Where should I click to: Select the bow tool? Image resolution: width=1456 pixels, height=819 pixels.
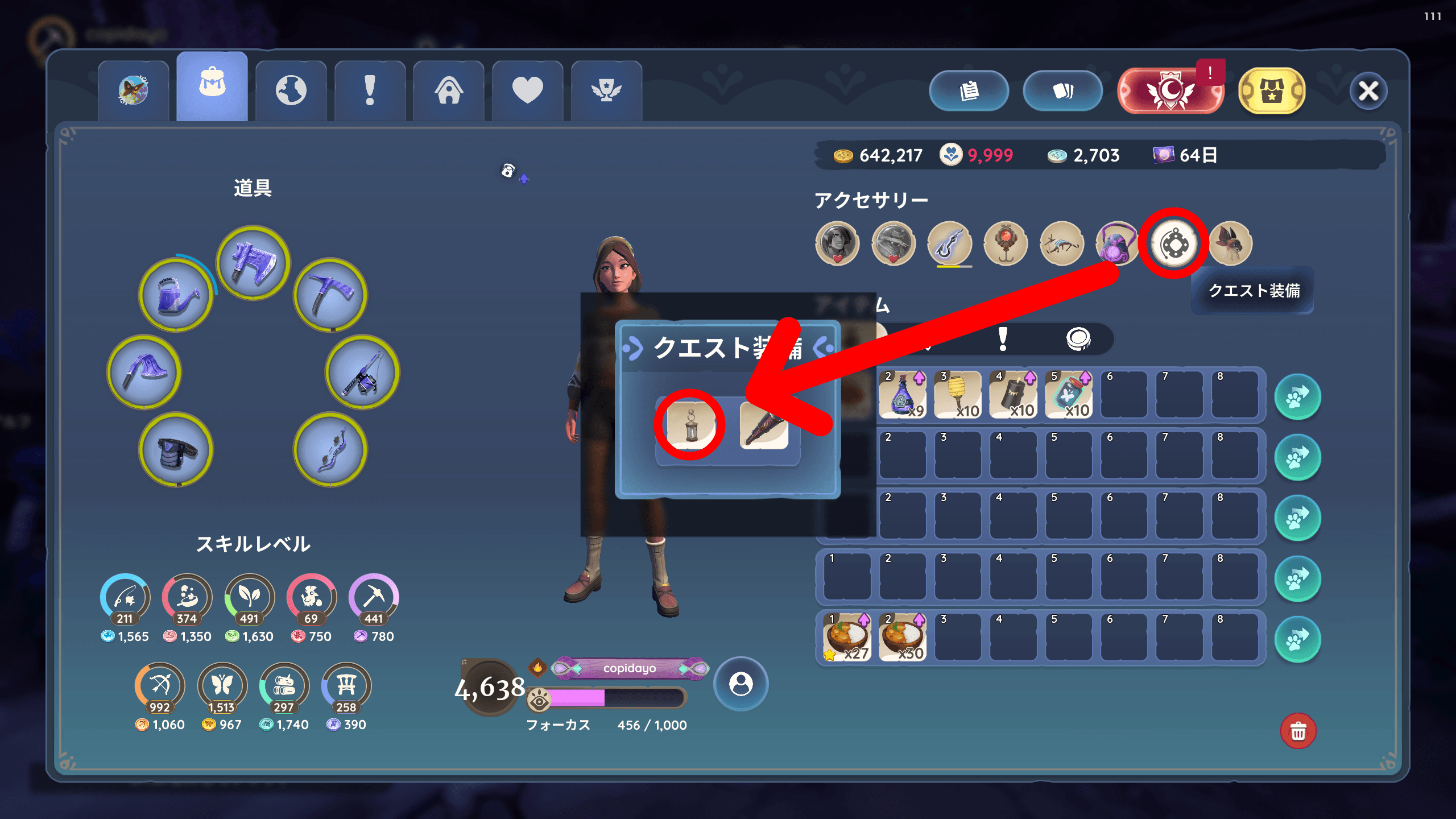coord(330,449)
